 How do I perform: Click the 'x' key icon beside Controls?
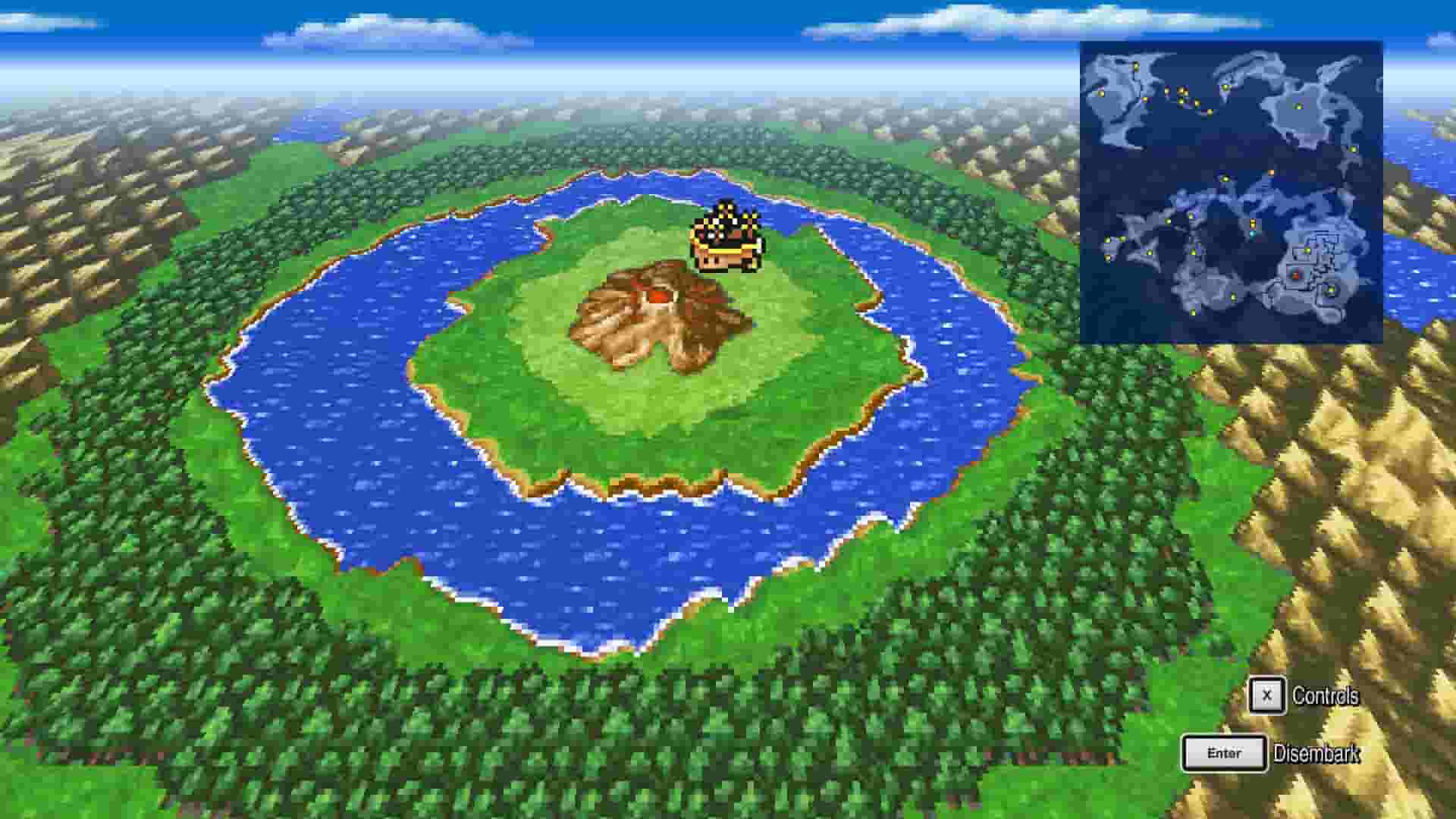pyautogui.click(x=1267, y=698)
